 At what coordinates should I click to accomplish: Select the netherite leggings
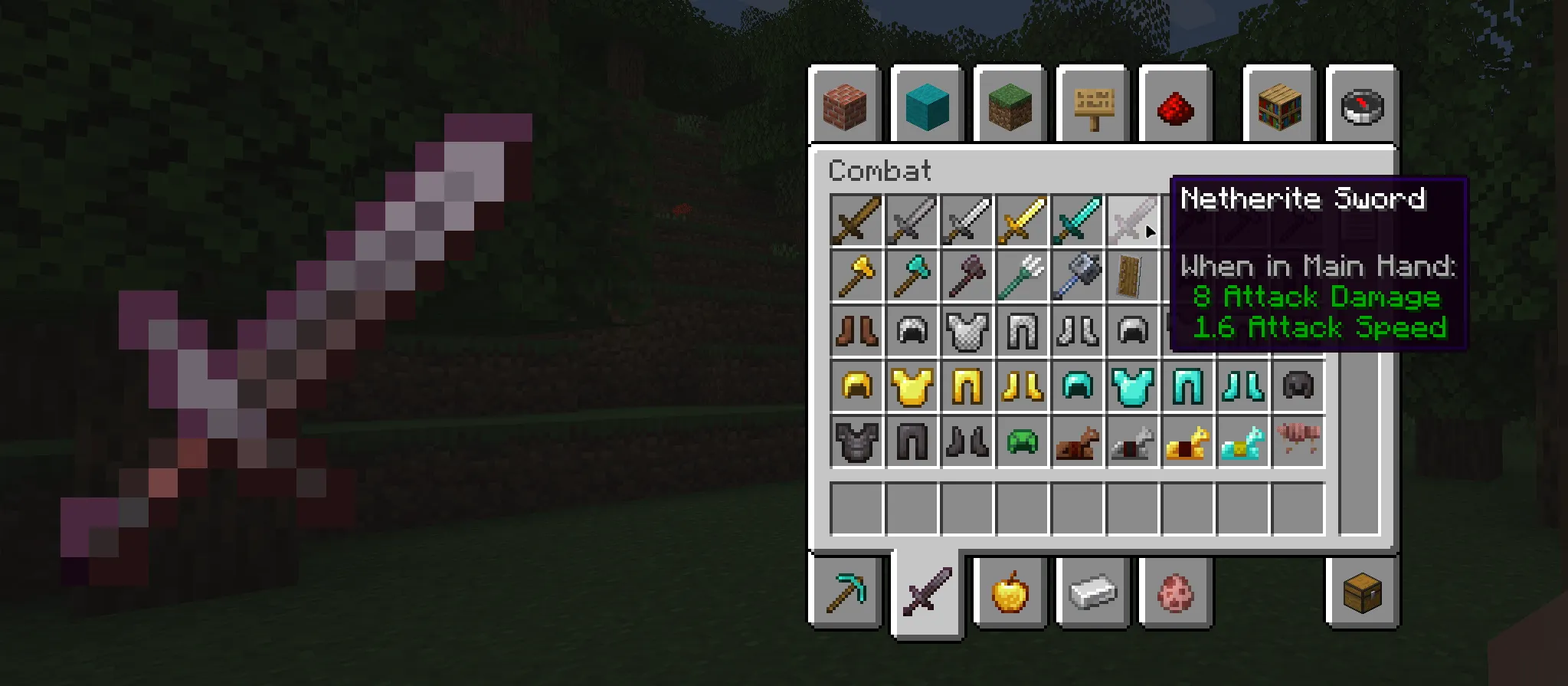[912, 443]
